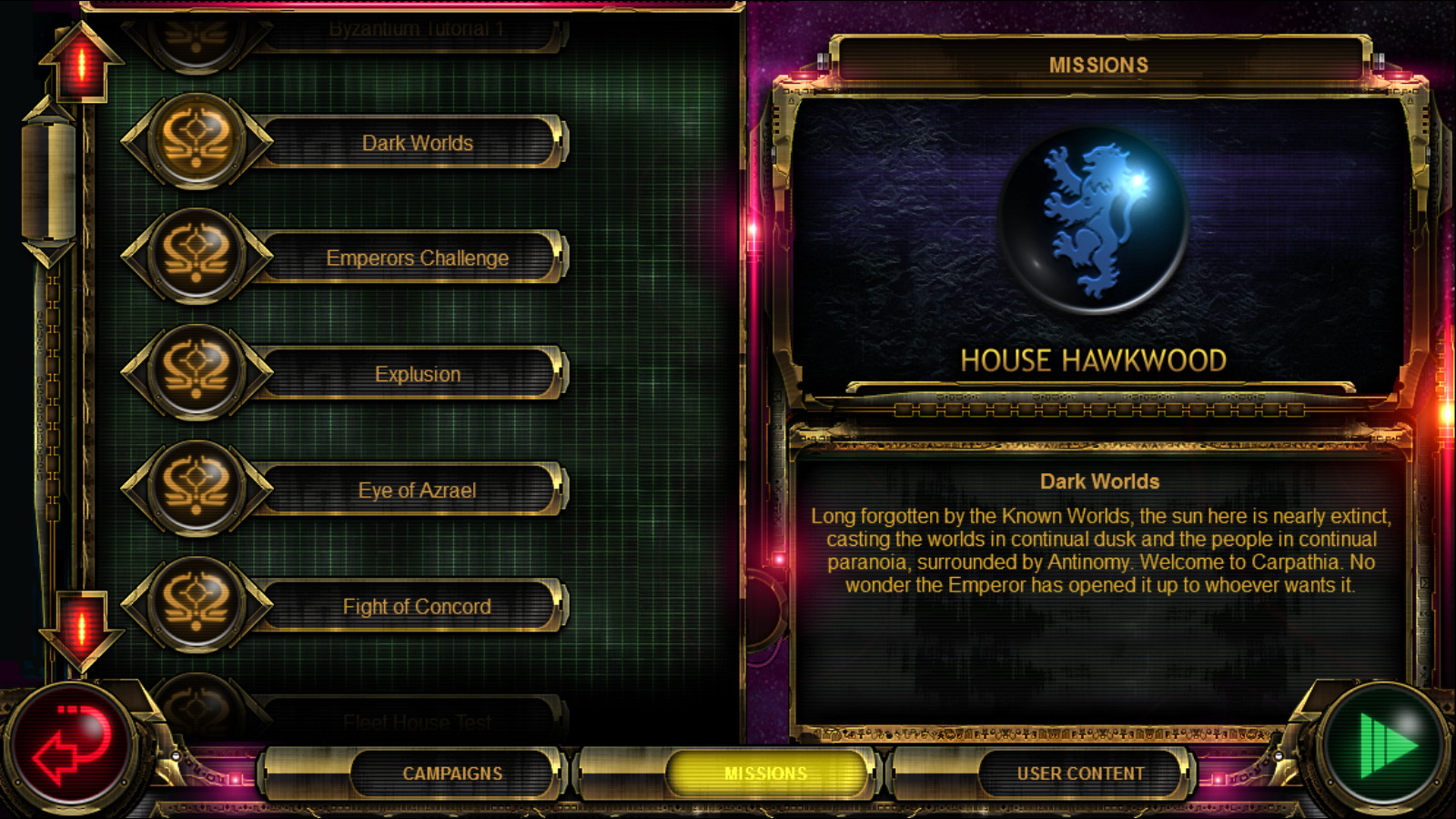This screenshot has height=819, width=1456.
Task: Click the partially visible Byzantium Tutorial 1 icon
Action: click(x=196, y=32)
